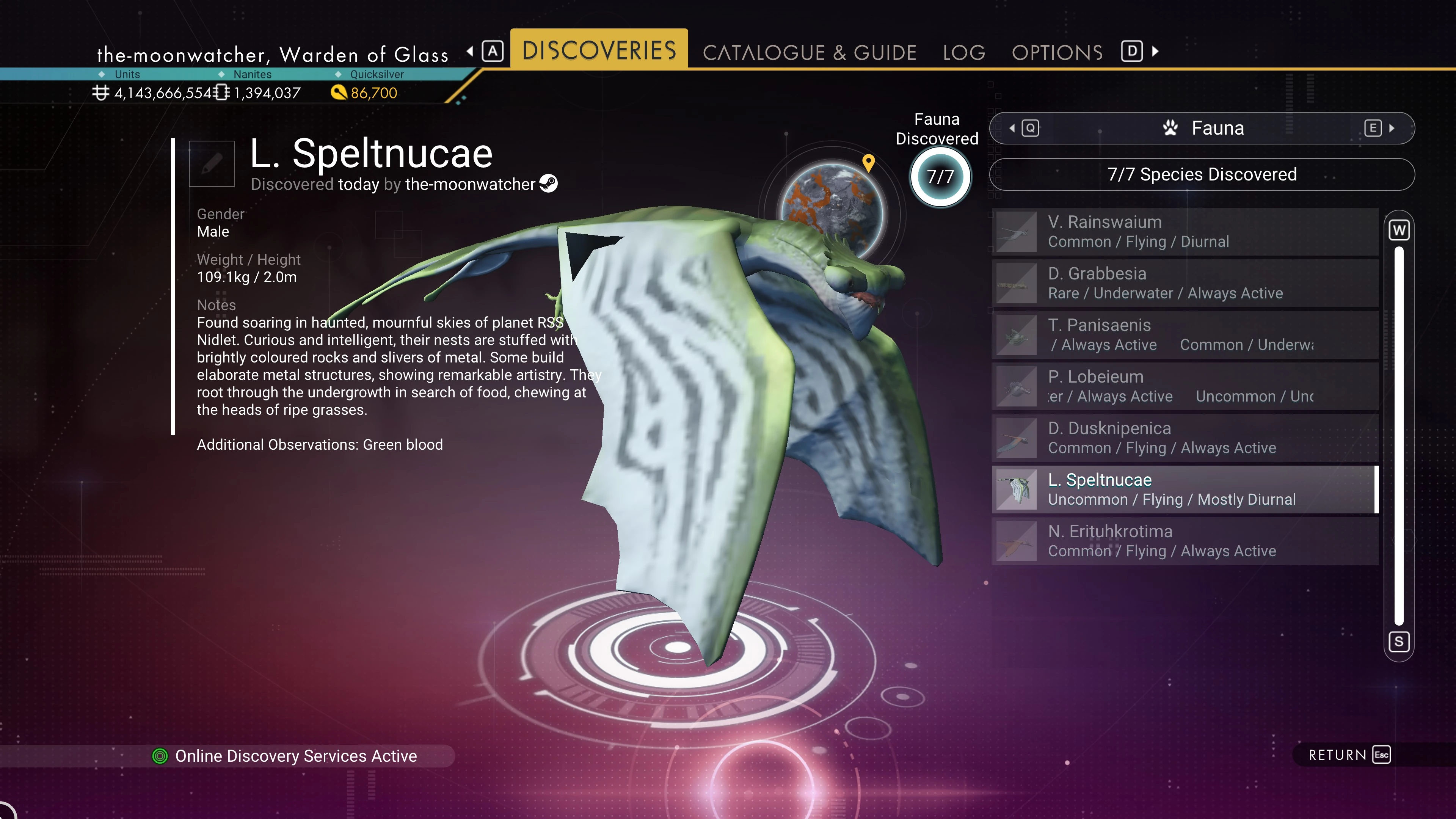This screenshot has height=819, width=1456.
Task: Open the Log tab
Action: pos(964,53)
